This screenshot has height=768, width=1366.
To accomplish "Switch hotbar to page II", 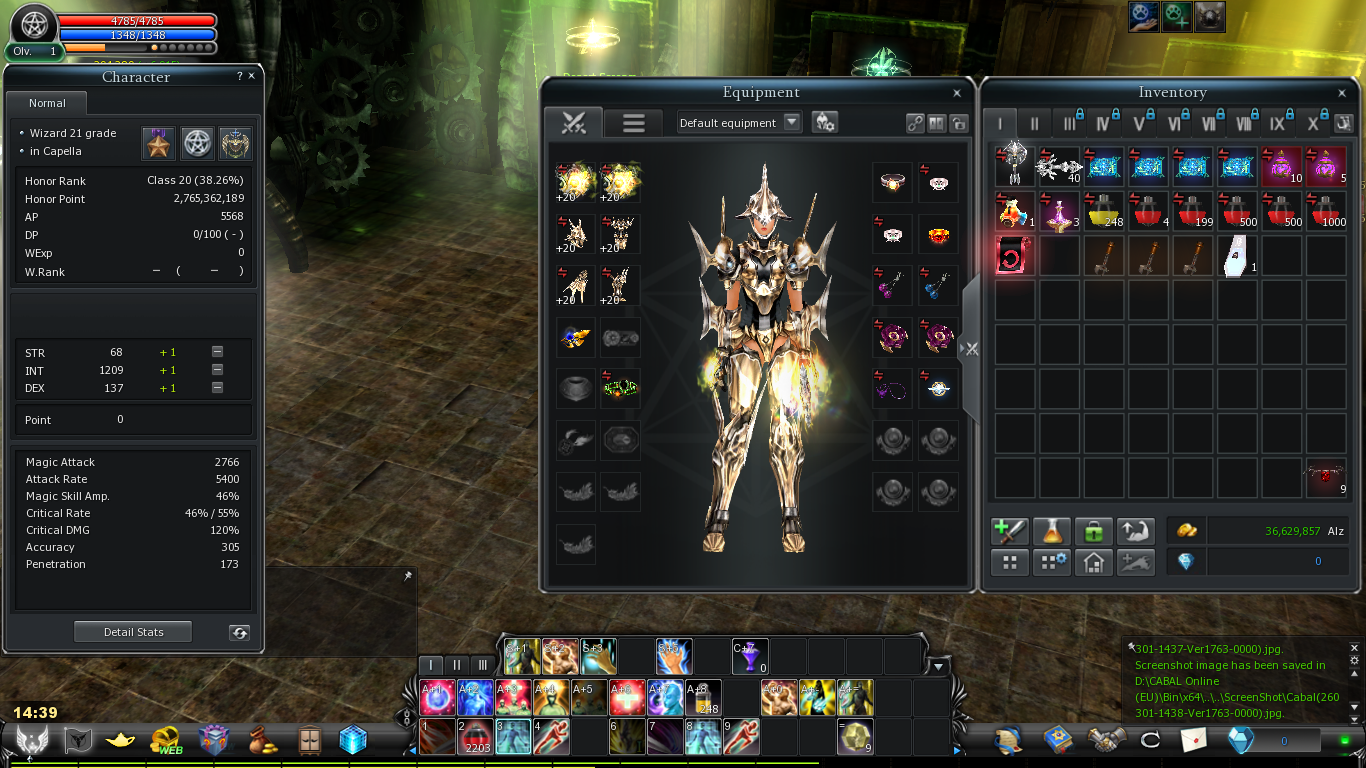I will point(457,665).
